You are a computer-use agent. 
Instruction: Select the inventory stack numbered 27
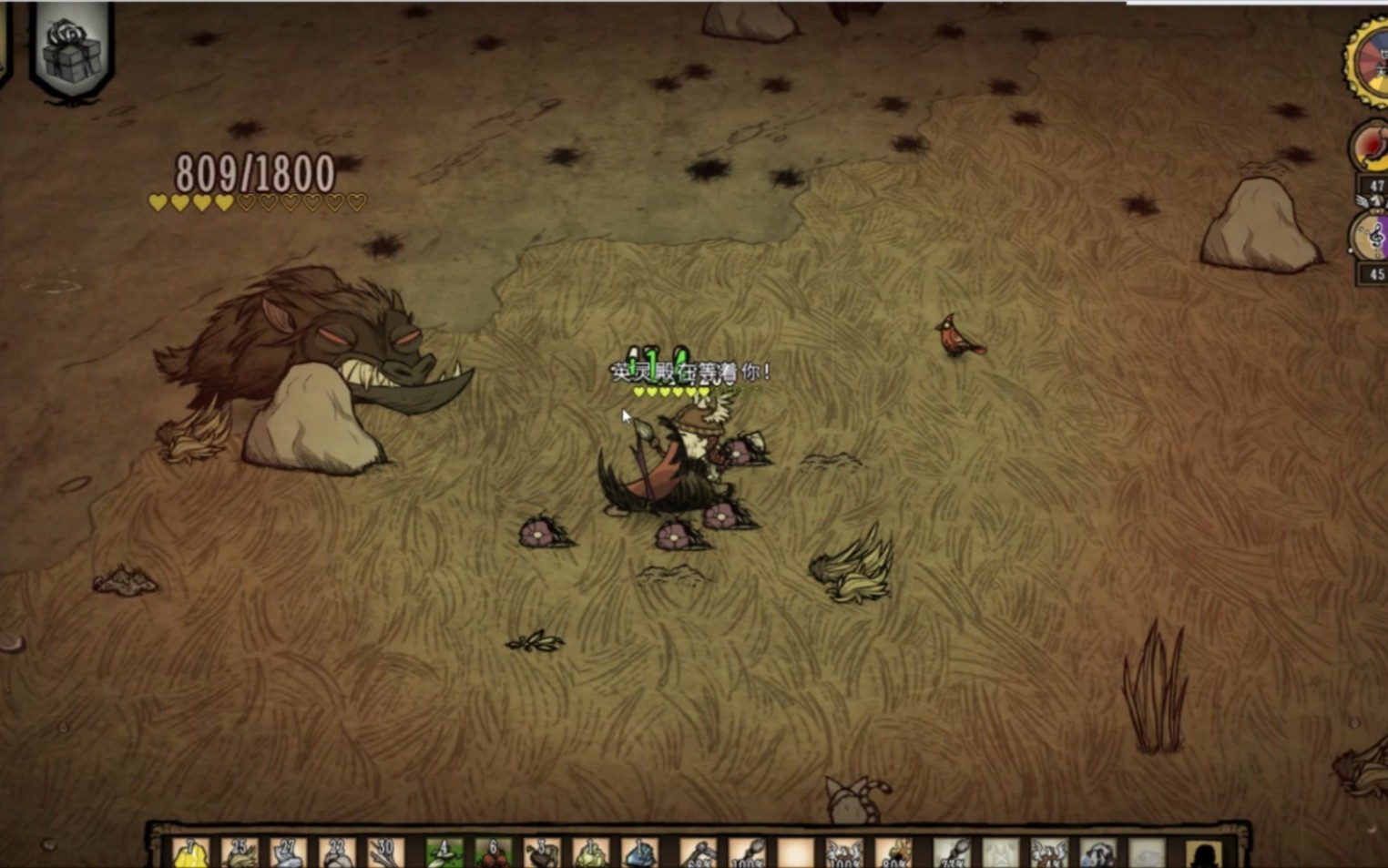(288, 853)
